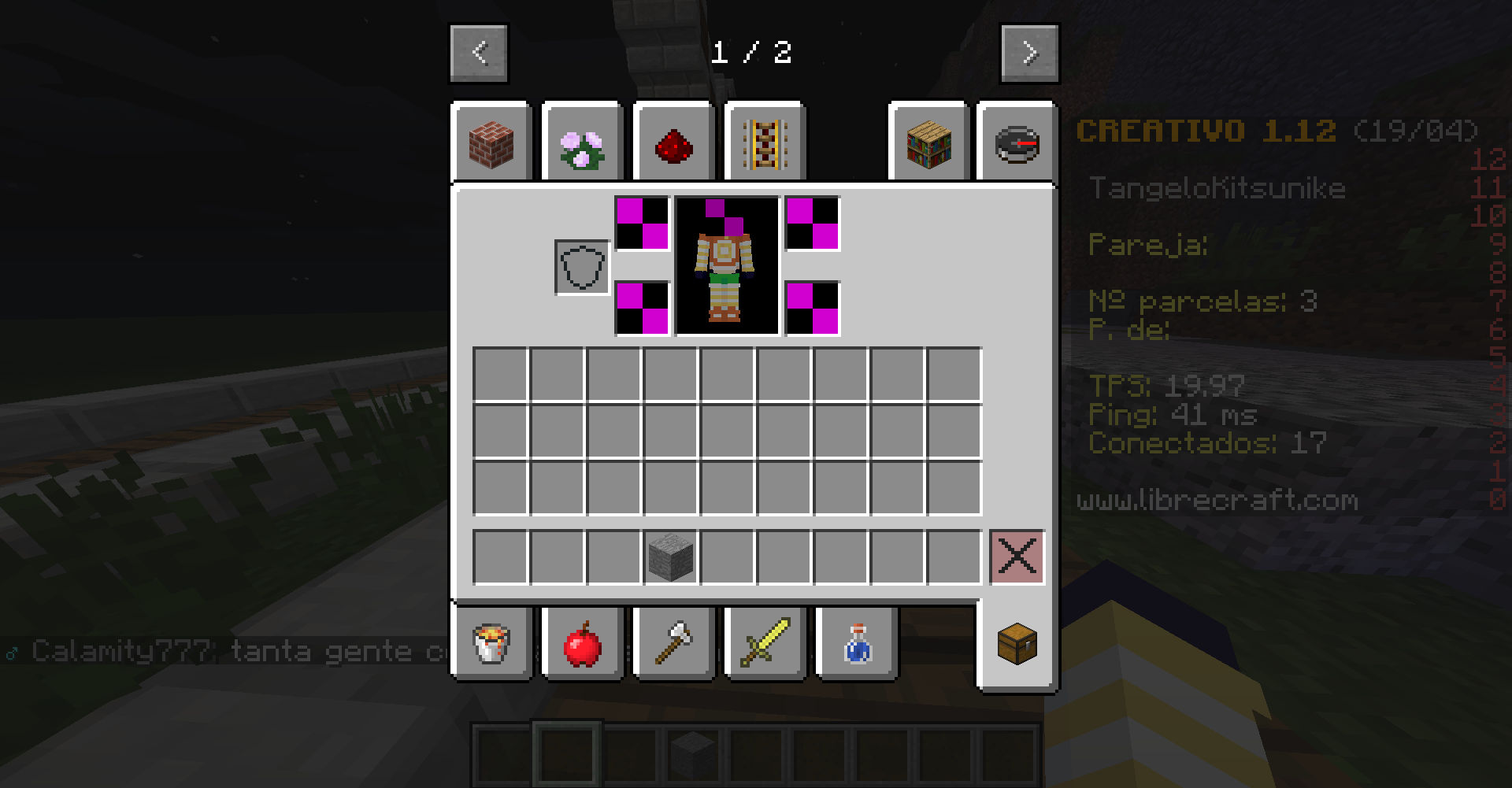Click the shield offhand slot
Image resolution: width=1512 pixels, height=788 pixels.
point(582,268)
